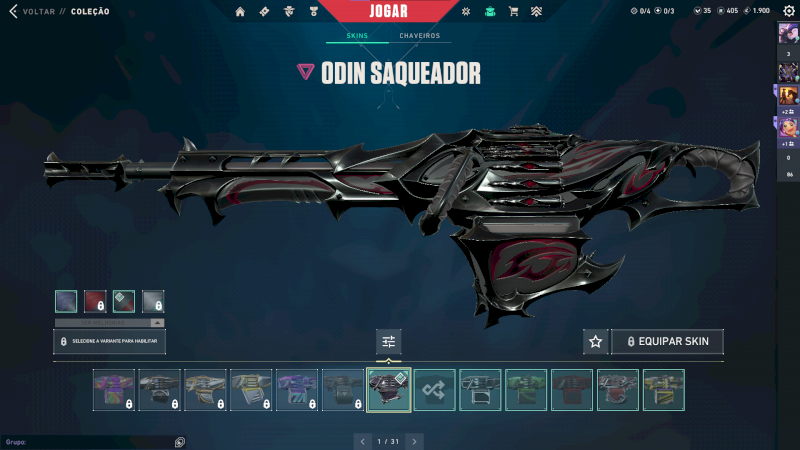This screenshot has height=450, width=800.
Task: Open the home icon in top bar
Action: pyautogui.click(x=240, y=12)
